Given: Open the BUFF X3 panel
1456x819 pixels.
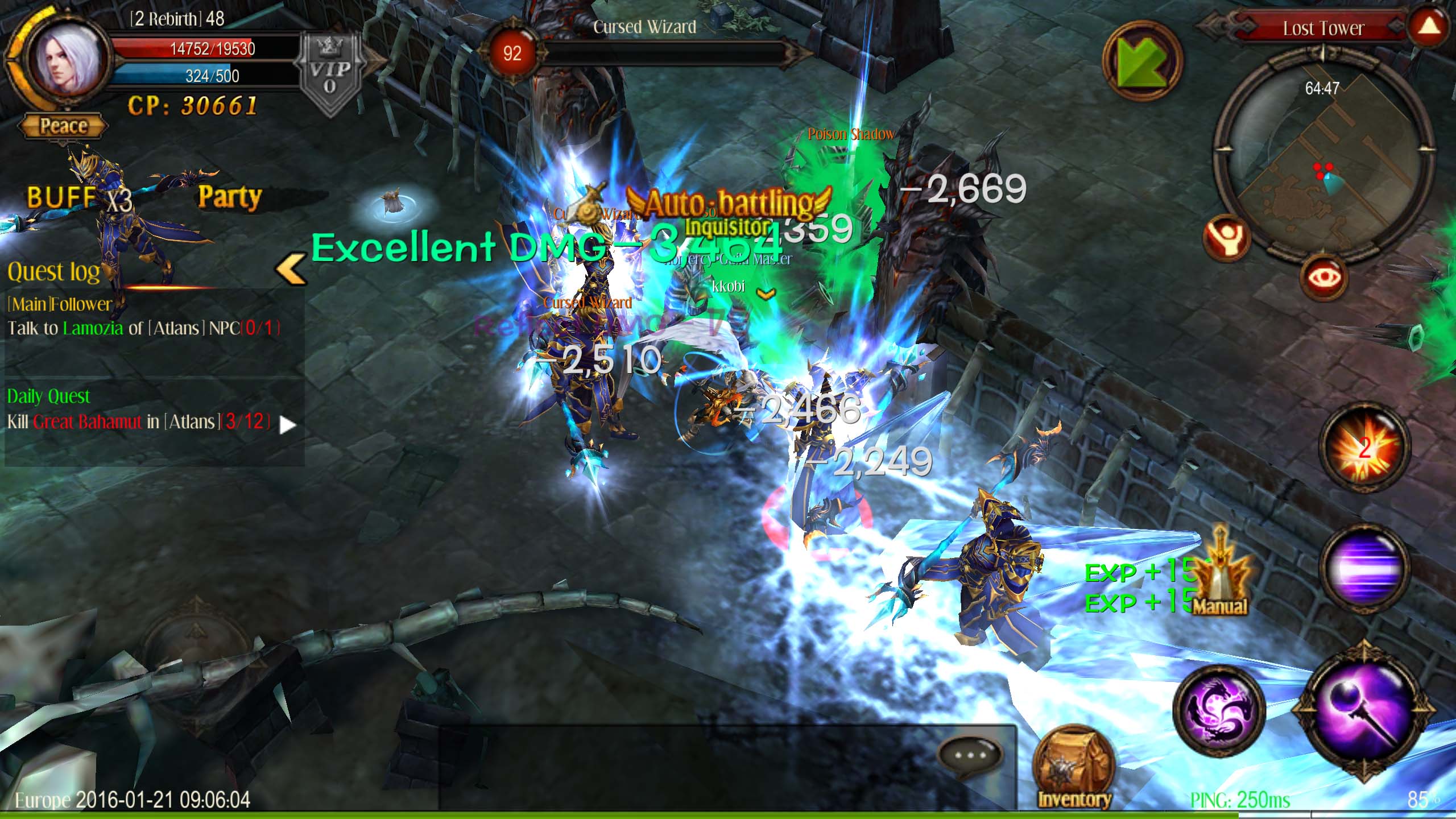Looking at the screenshot, I should [x=80, y=198].
